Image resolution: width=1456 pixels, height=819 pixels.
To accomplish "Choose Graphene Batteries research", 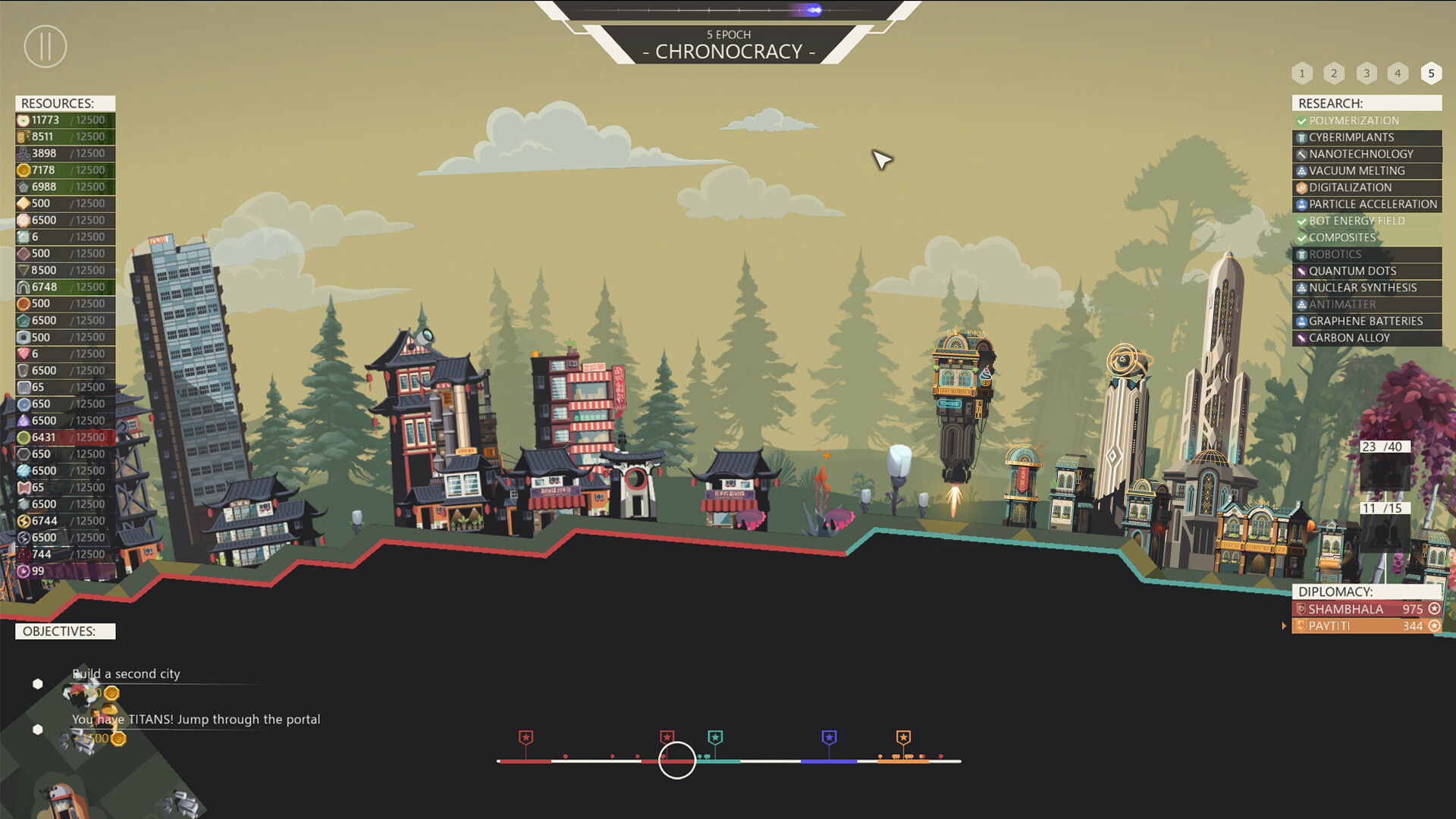I will 1367,321.
